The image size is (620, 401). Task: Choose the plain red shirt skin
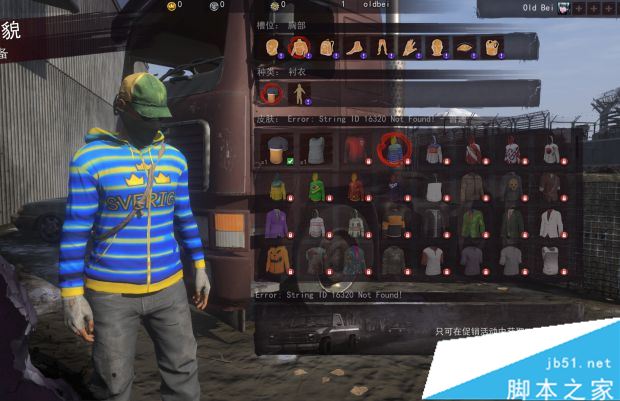point(354,150)
